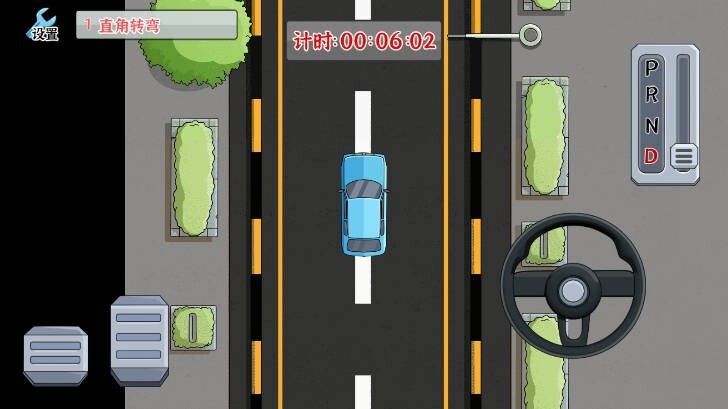Open the 设置 settings wrench

(x=44, y=24)
